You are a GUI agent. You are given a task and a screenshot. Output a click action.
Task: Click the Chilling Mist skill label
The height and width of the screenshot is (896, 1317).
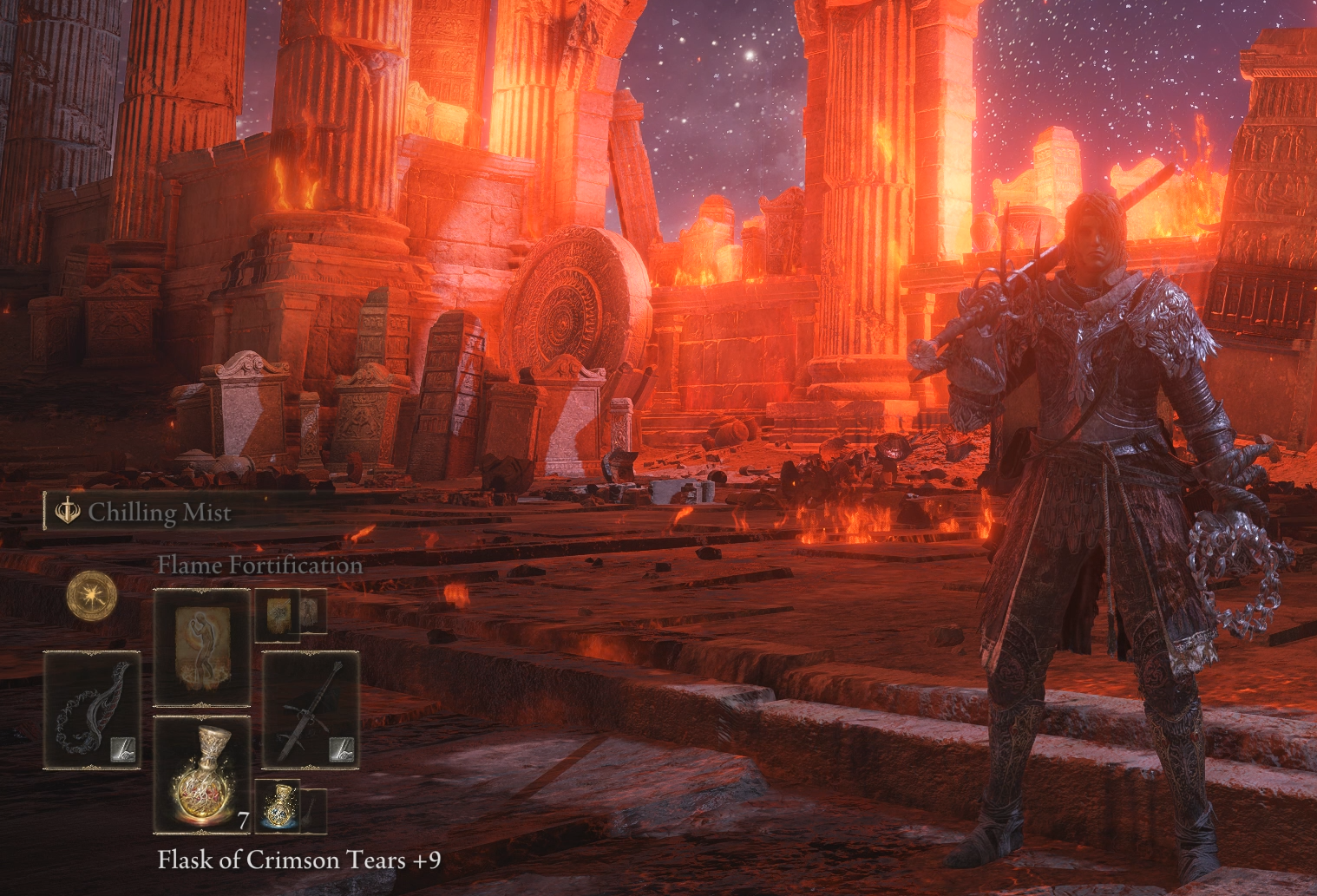pos(159,513)
